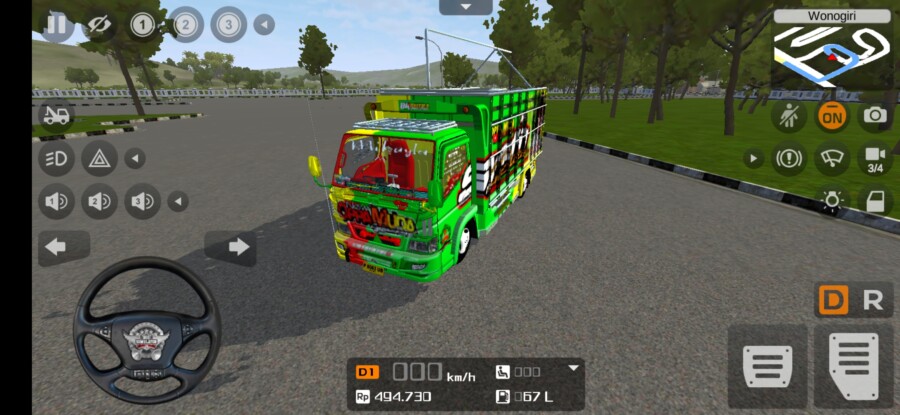
Task: Hide the on-screen HUD with eye icon
Action: tap(98, 24)
